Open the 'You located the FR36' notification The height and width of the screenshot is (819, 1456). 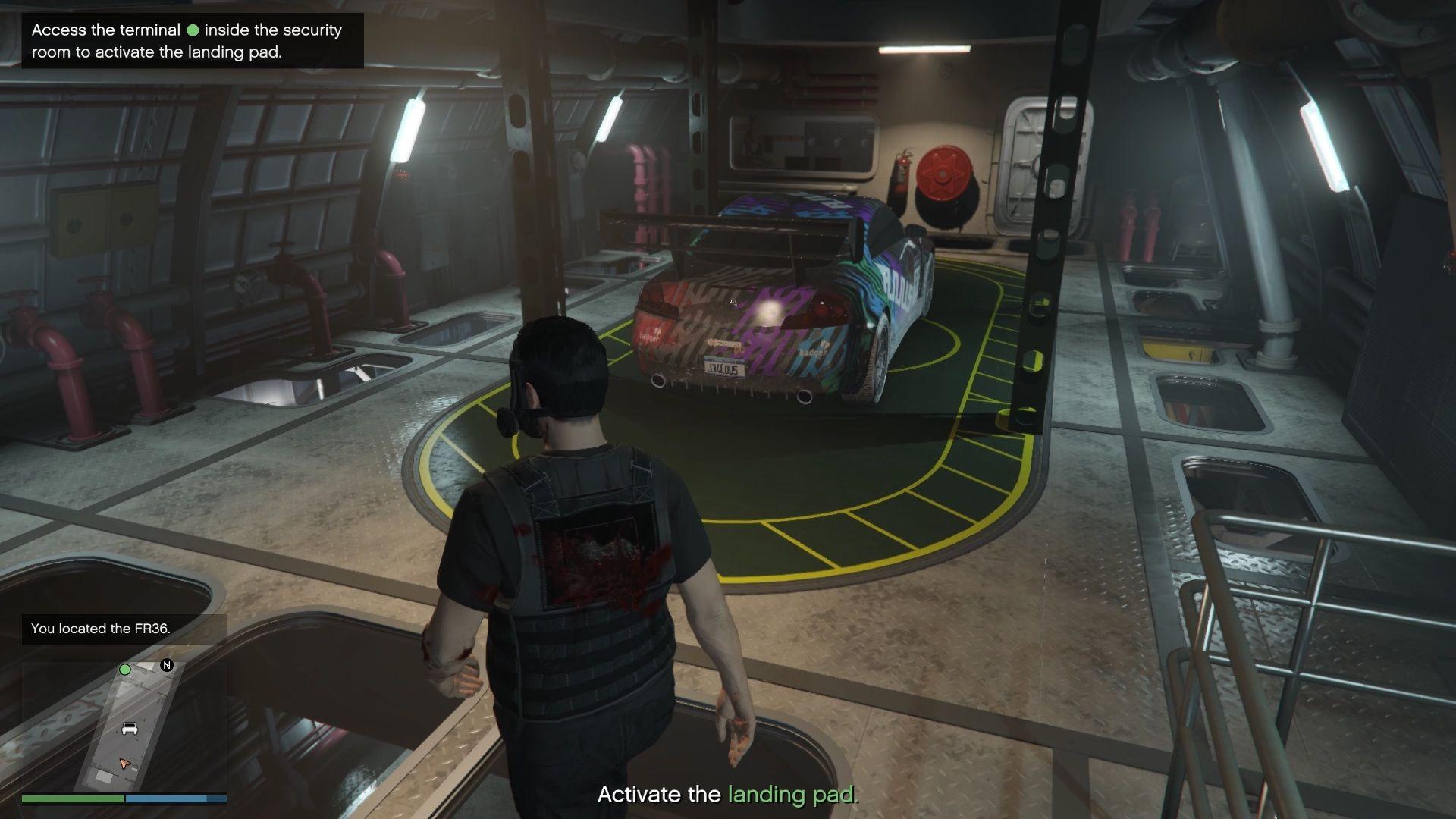(x=124, y=629)
